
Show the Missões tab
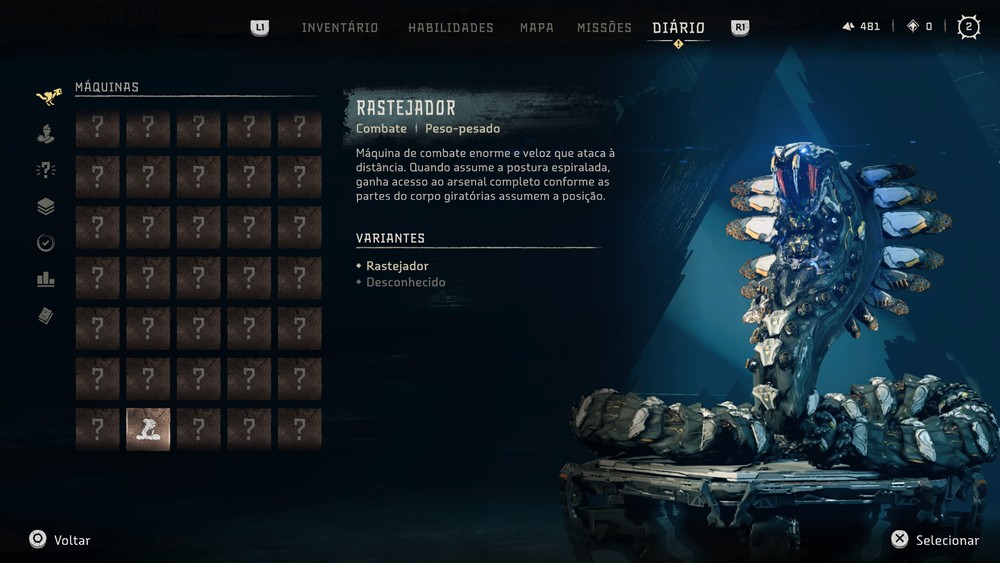(x=604, y=28)
